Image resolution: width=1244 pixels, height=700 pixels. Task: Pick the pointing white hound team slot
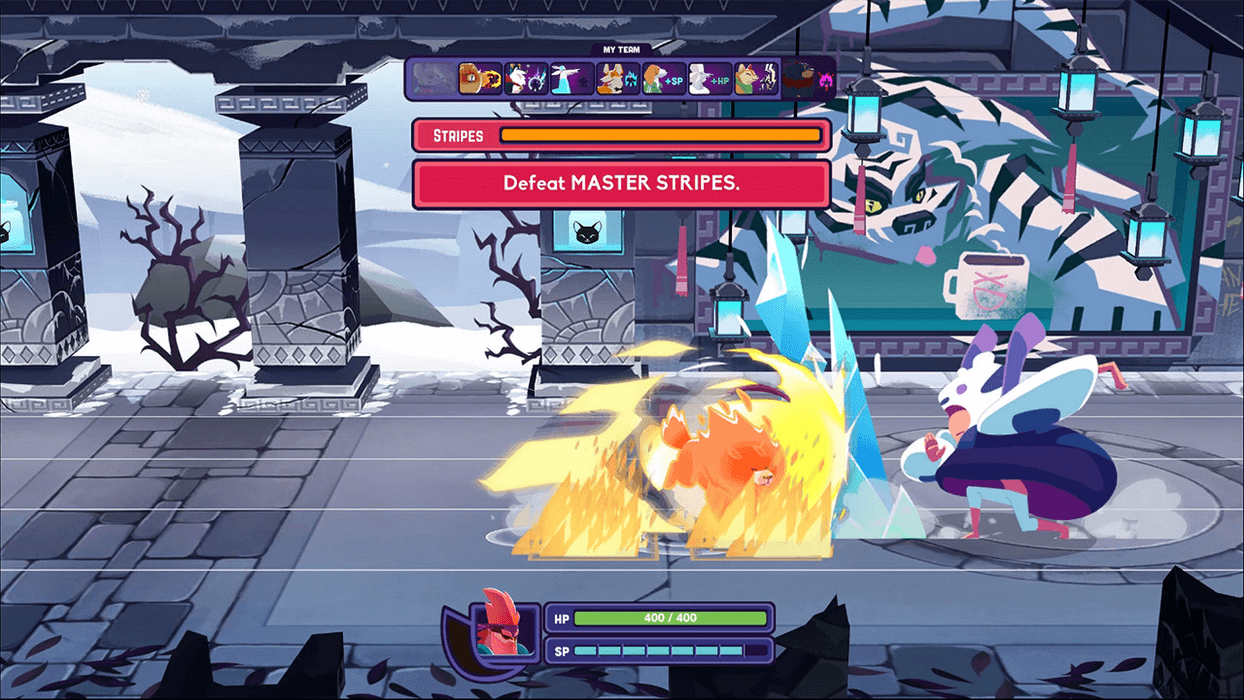570,78
